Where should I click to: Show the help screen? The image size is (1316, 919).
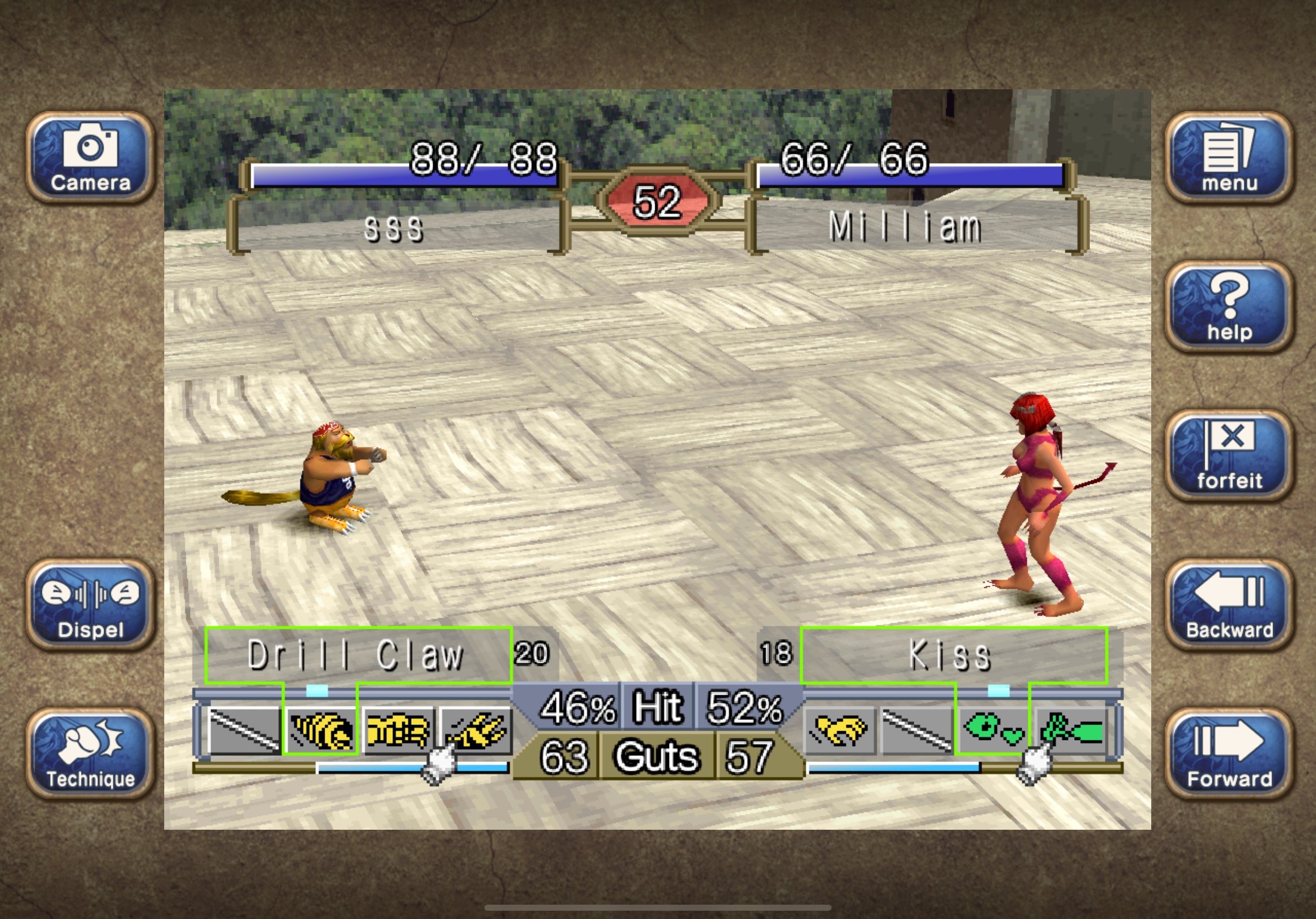(x=1229, y=306)
